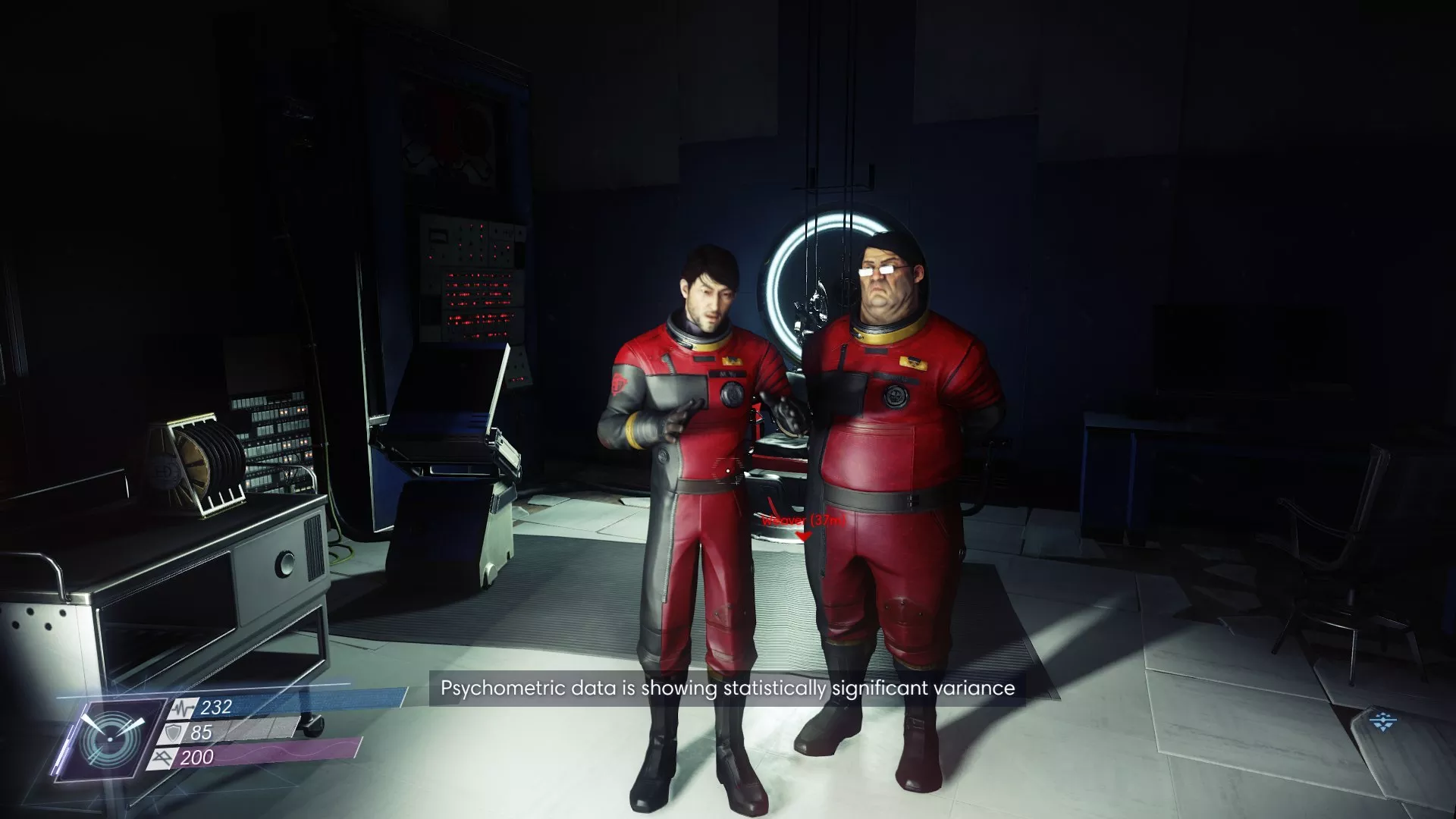1456x819 pixels.
Task: Open the circular compass radar display
Action: [x=112, y=739]
